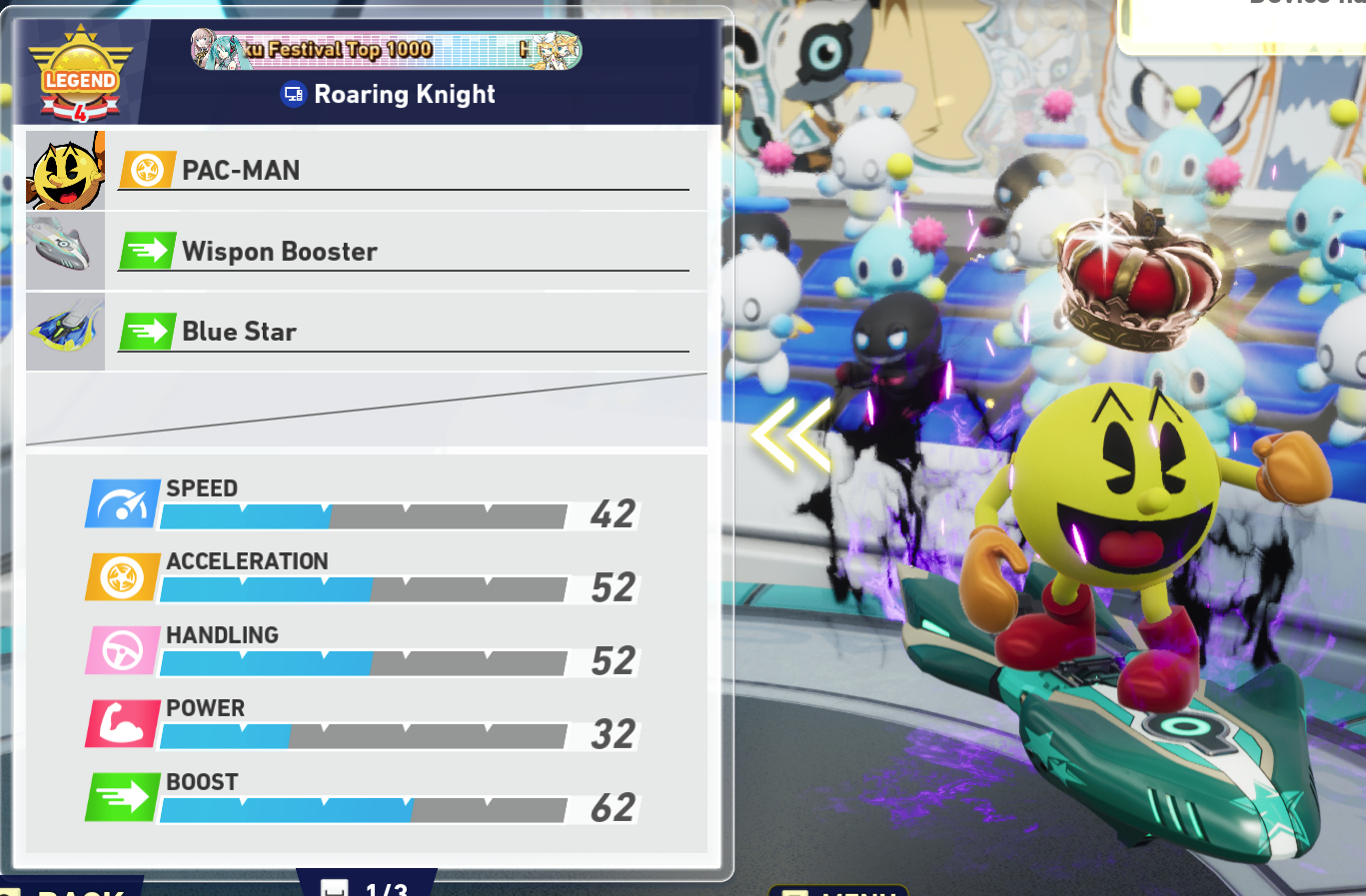Open the Menu button
1366x896 pixels.
[x=837, y=890]
